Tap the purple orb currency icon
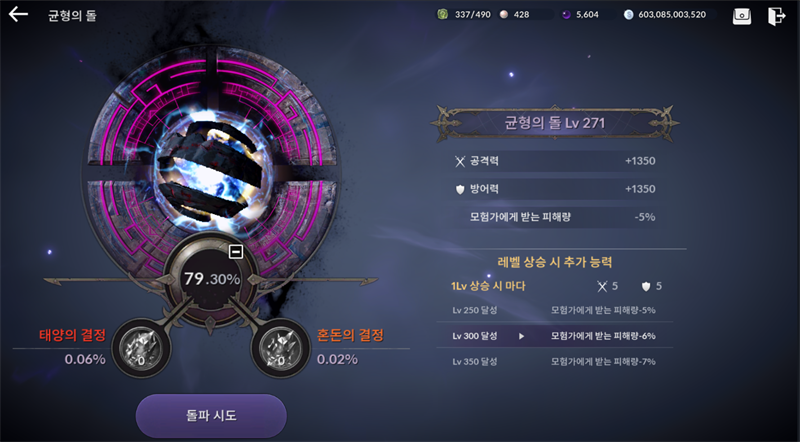This screenshot has height=442, width=800. (x=567, y=15)
